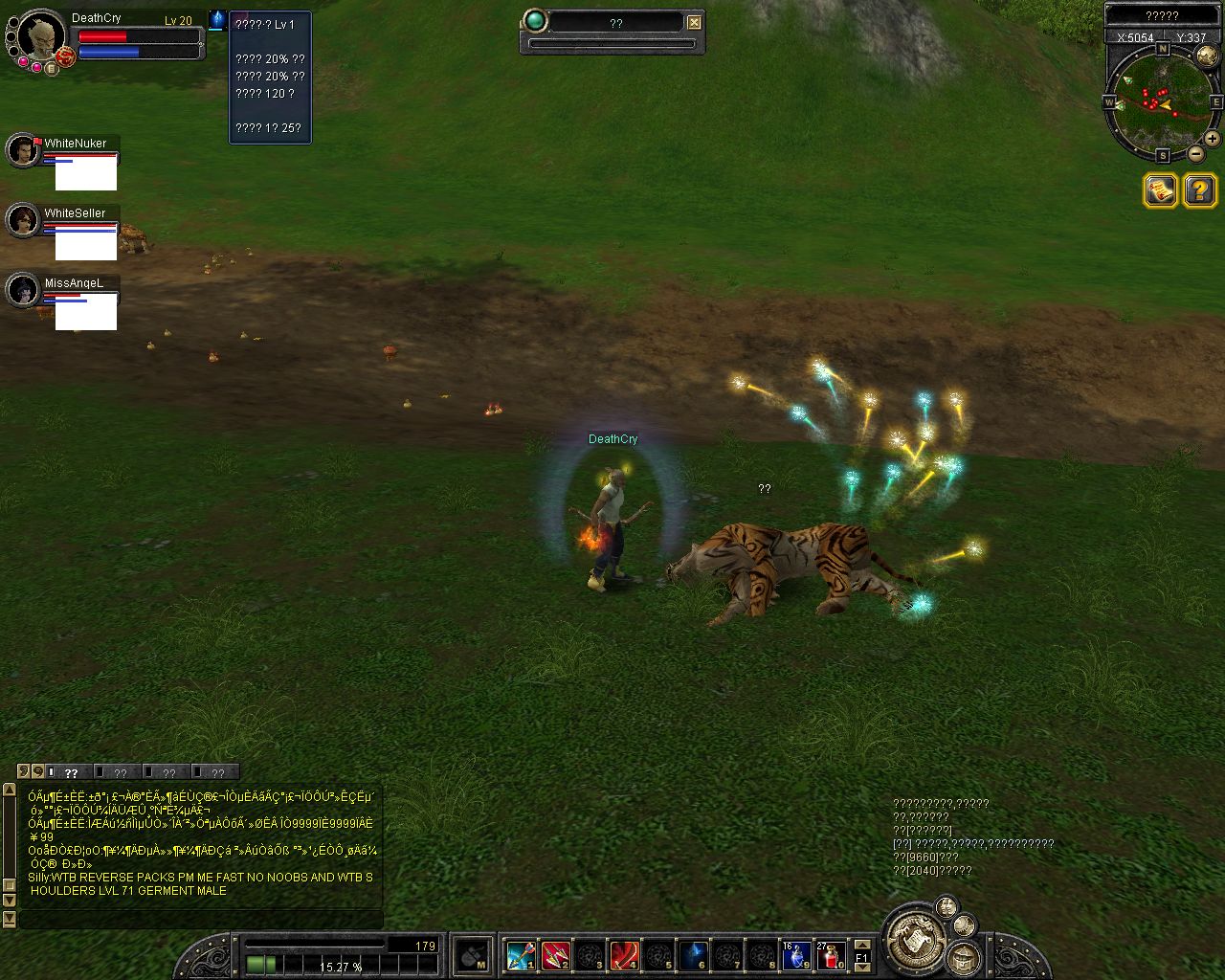The height and width of the screenshot is (980, 1225).
Task: Toggle the mouse mode button marked M
Action: [x=473, y=955]
